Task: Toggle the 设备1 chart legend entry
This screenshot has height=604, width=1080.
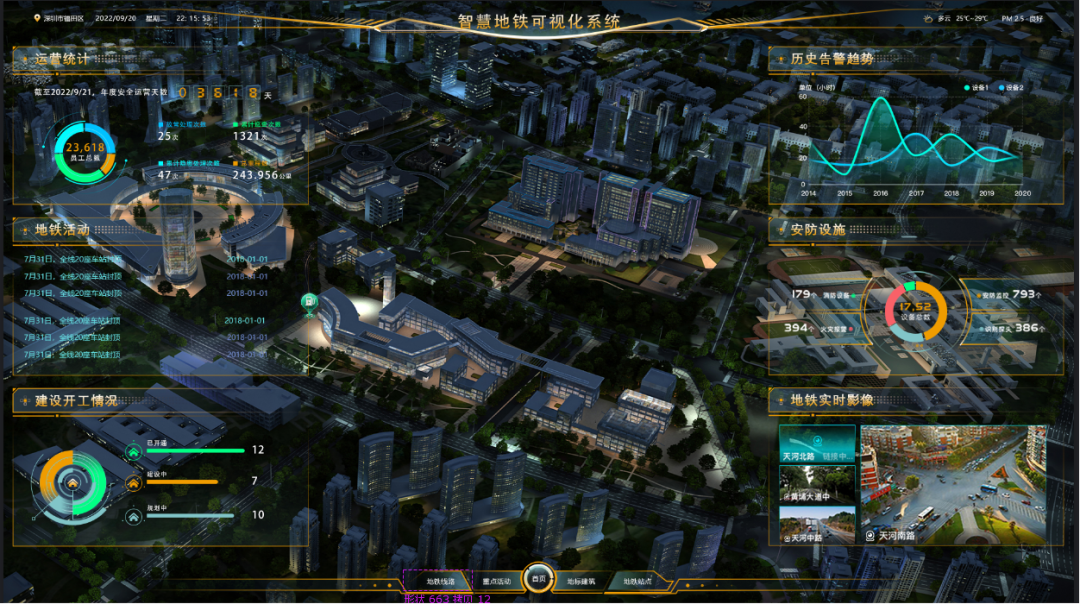Action: 977,88
